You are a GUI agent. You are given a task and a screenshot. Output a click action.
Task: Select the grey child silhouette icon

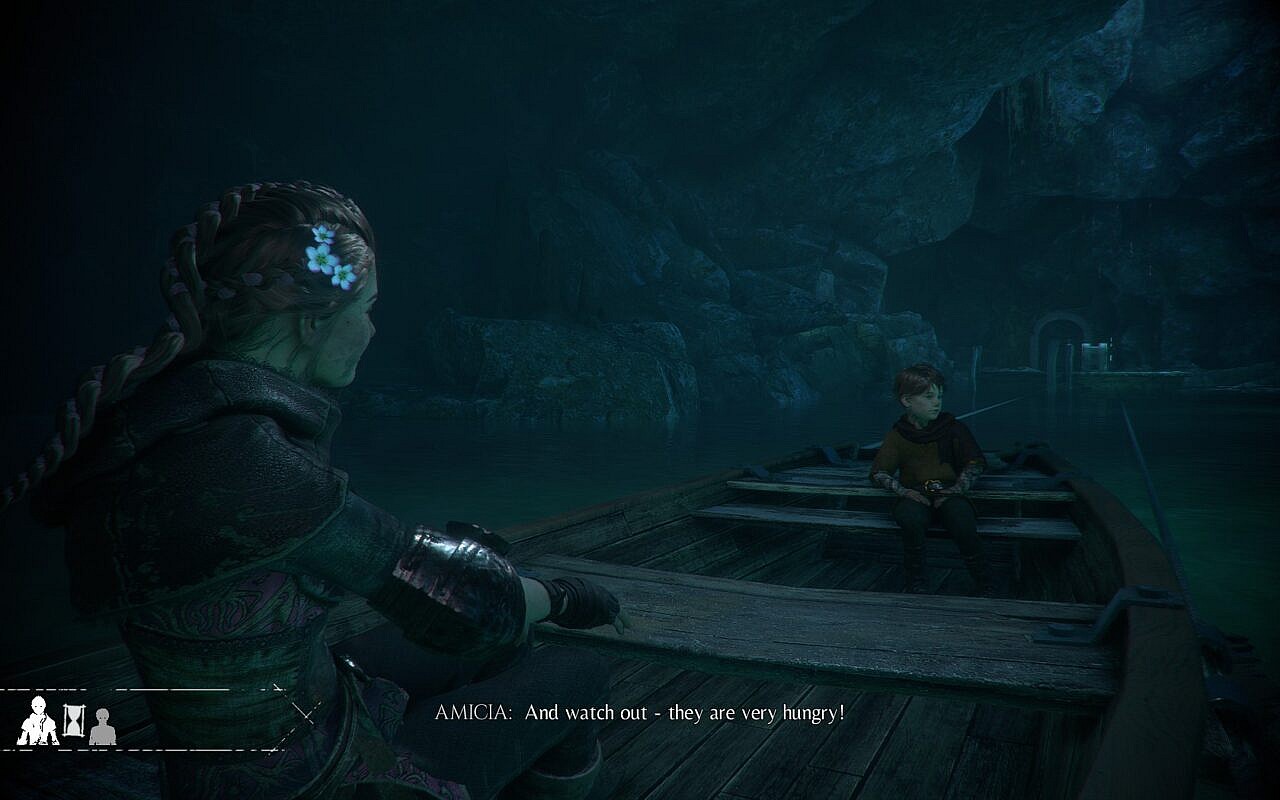click(x=102, y=726)
